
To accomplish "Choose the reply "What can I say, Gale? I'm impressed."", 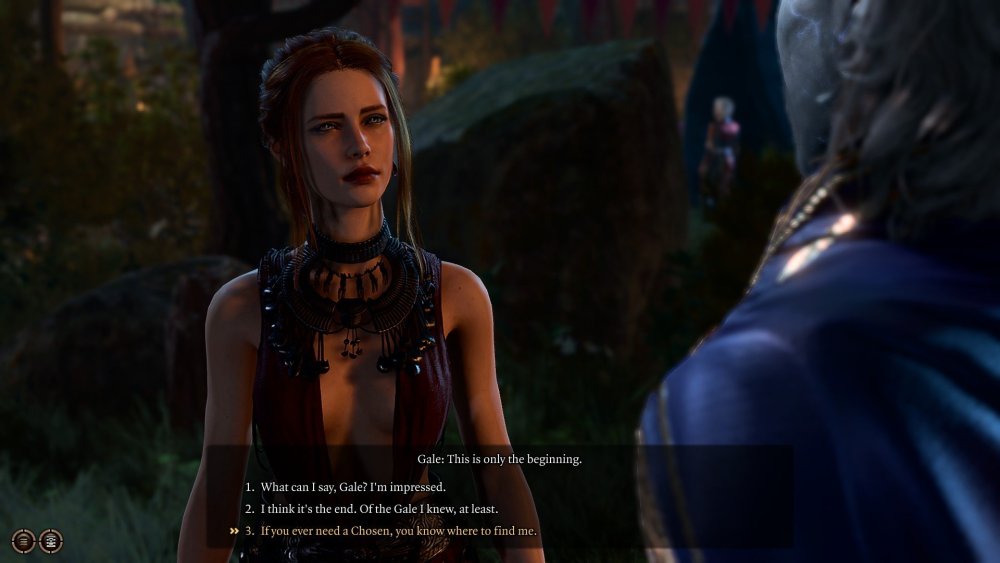I will [x=352, y=487].
